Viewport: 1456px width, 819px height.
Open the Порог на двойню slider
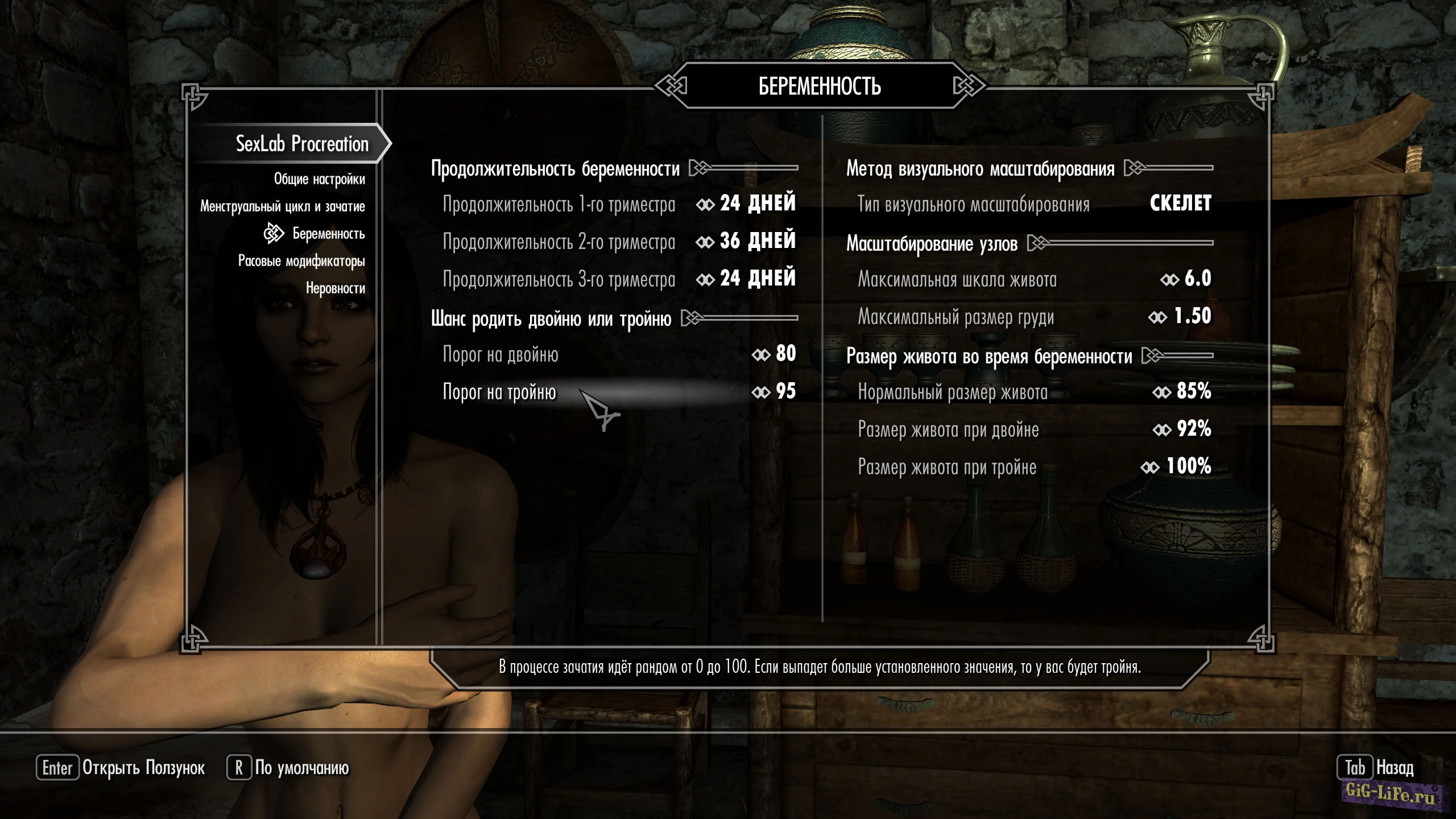tap(619, 354)
